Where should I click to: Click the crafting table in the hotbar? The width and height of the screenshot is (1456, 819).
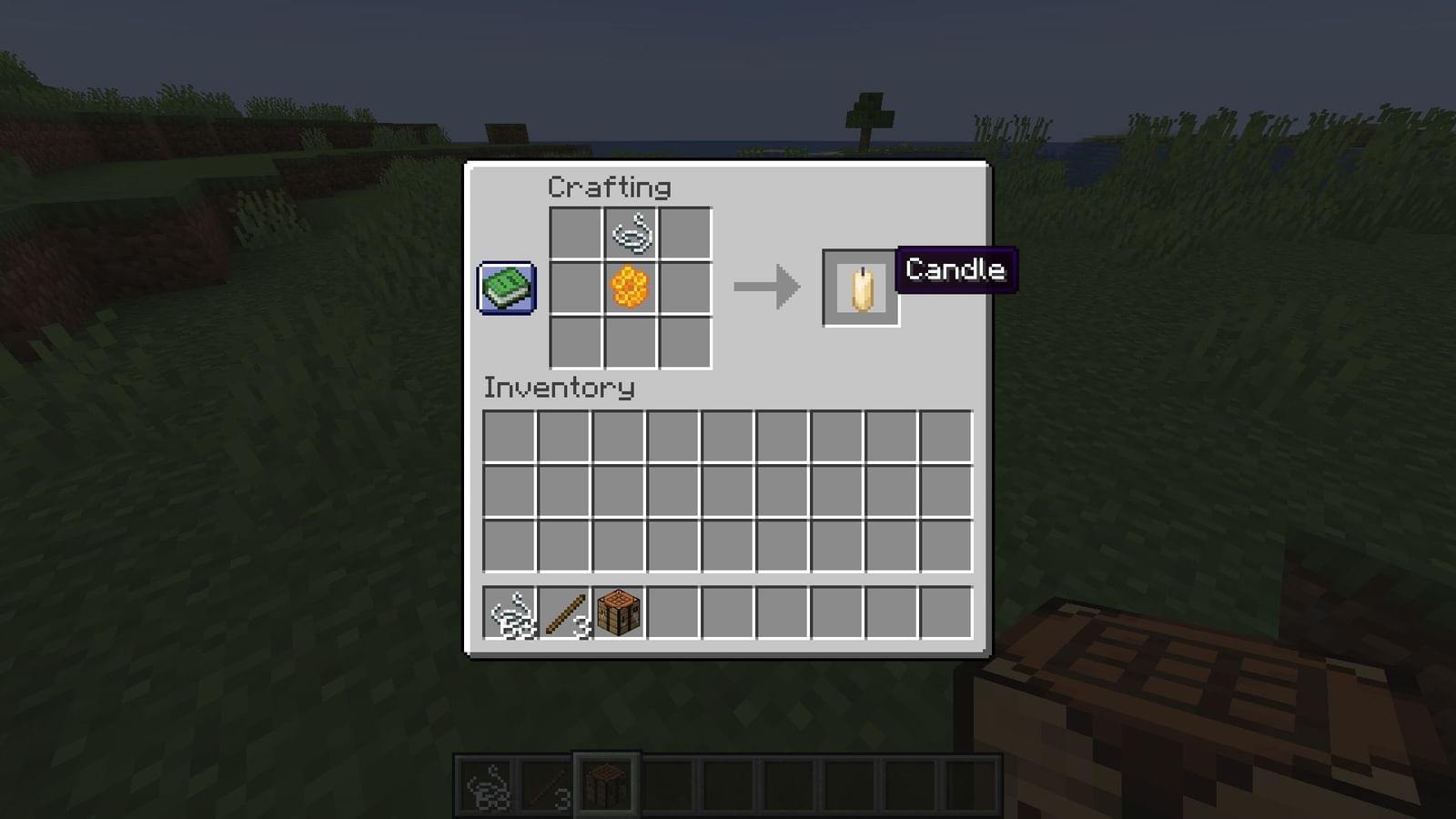click(605, 784)
